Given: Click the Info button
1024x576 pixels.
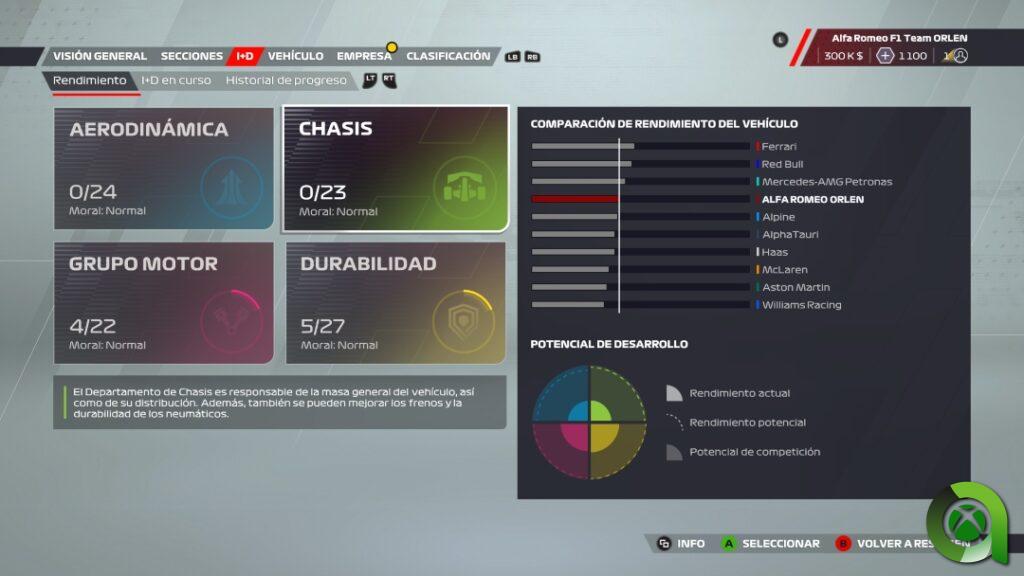Looking at the screenshot, I should click(x=681, y=544).
